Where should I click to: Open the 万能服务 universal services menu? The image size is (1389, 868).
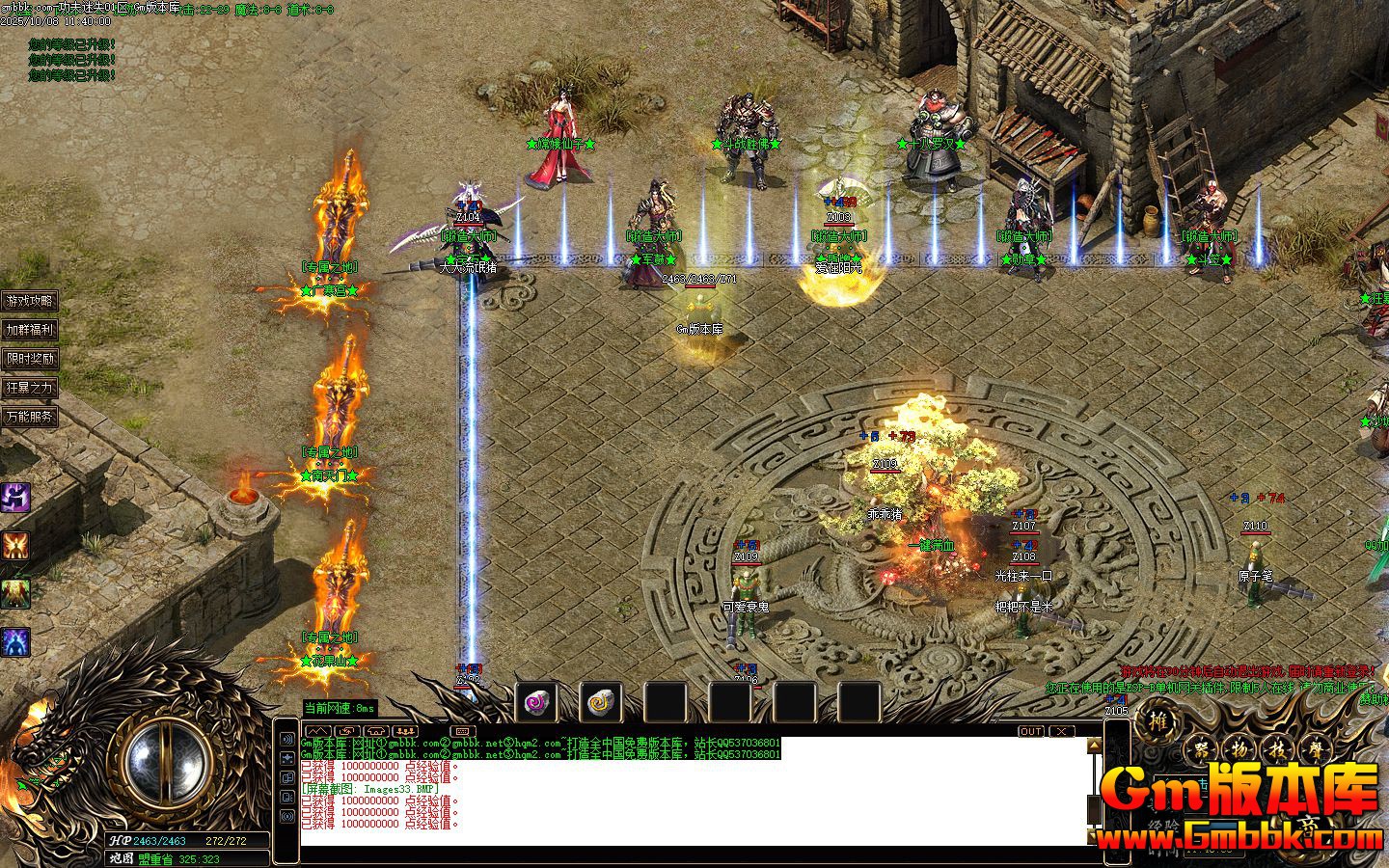click(30, 417)
